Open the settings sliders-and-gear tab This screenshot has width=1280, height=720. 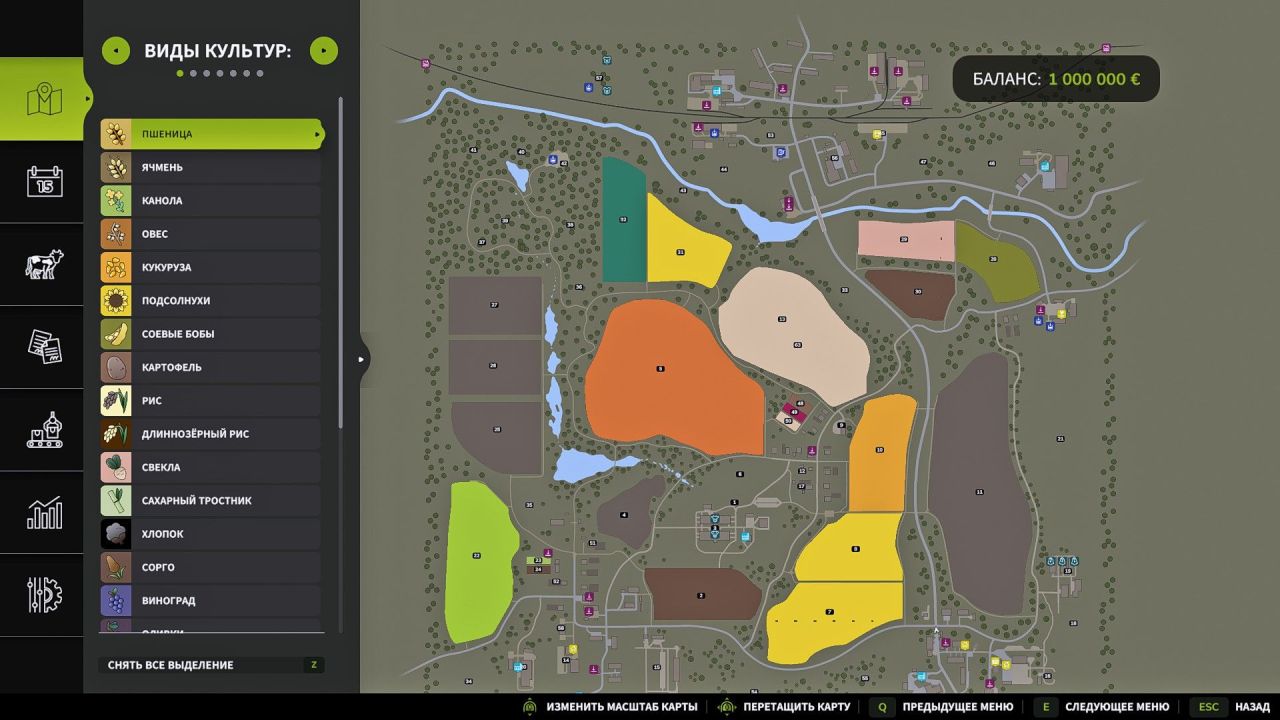coord(44,595)
